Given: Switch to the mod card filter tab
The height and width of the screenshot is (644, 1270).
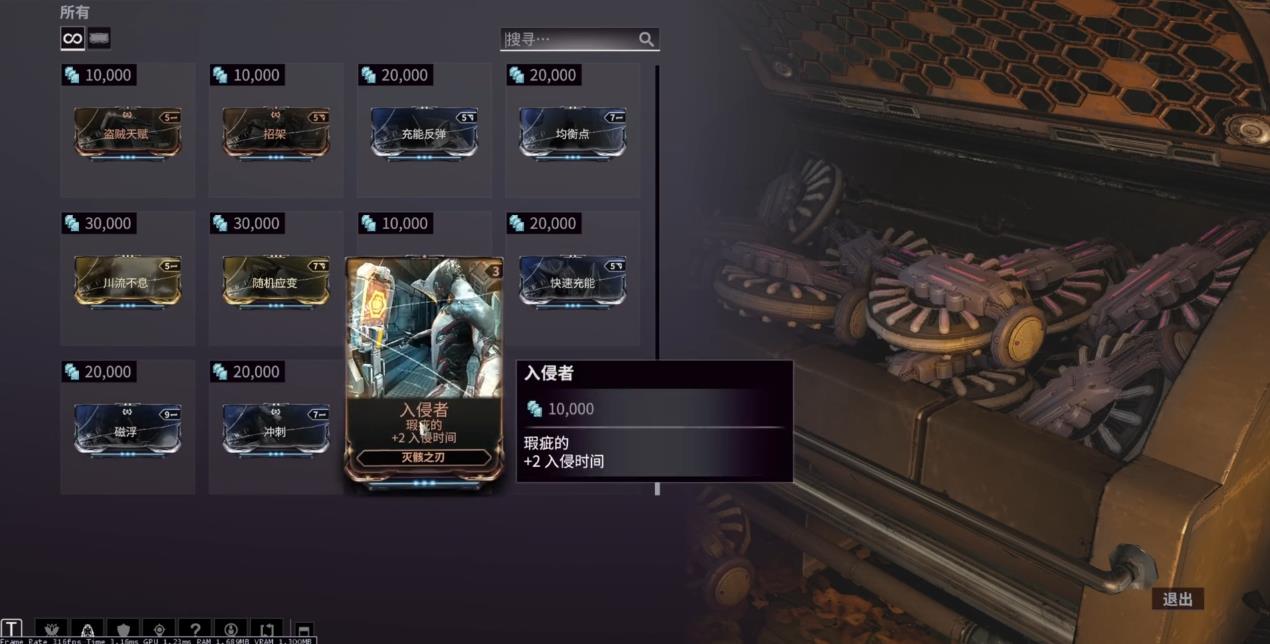Looking at the screenshot, I should pos(99,38).
